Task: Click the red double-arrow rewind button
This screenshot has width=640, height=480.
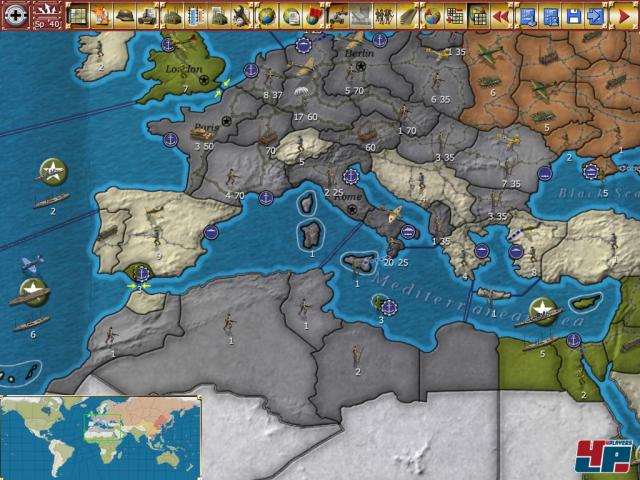Action: tap(504, 16)
